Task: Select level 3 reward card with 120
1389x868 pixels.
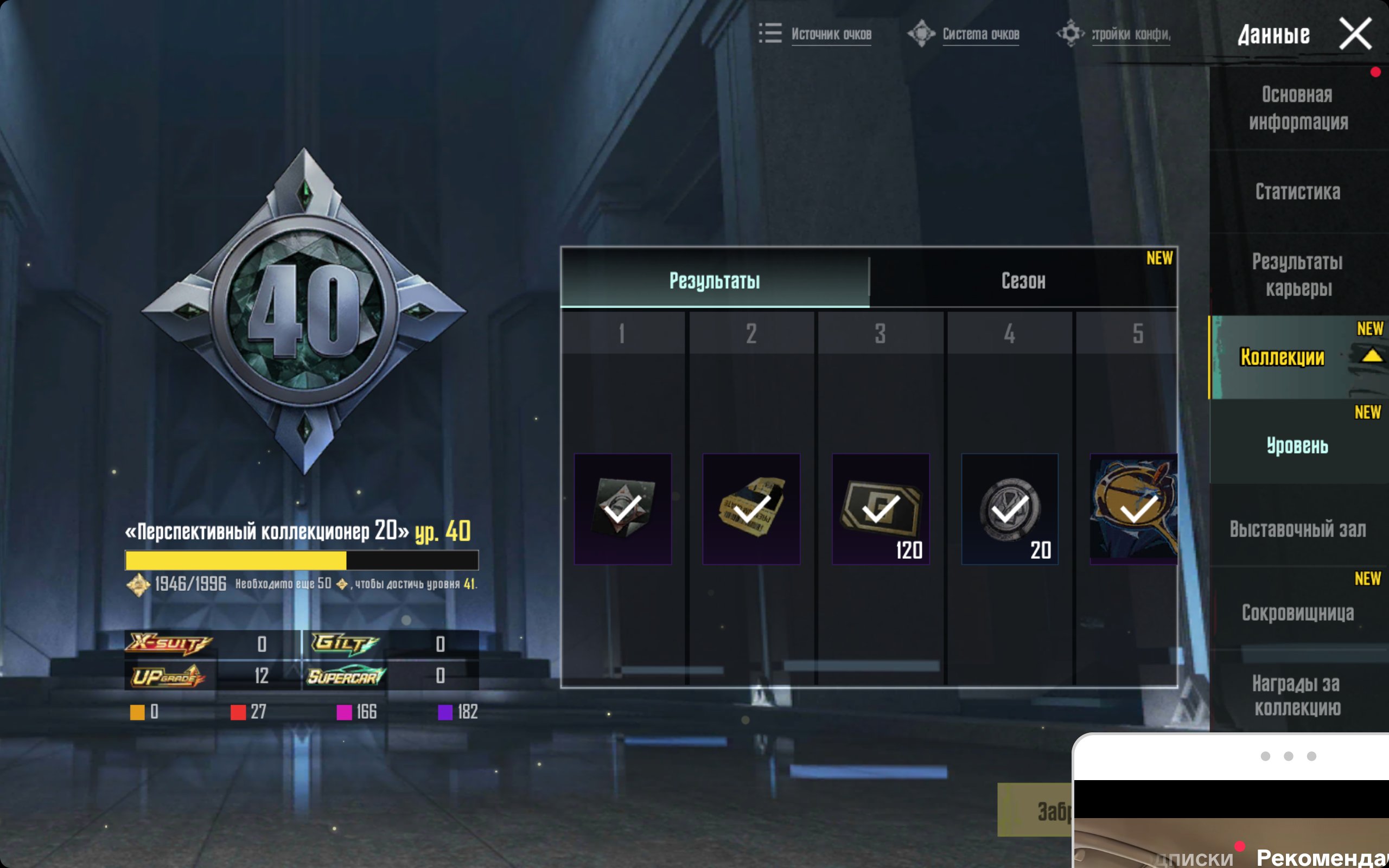Action: (x=881, y=509)
